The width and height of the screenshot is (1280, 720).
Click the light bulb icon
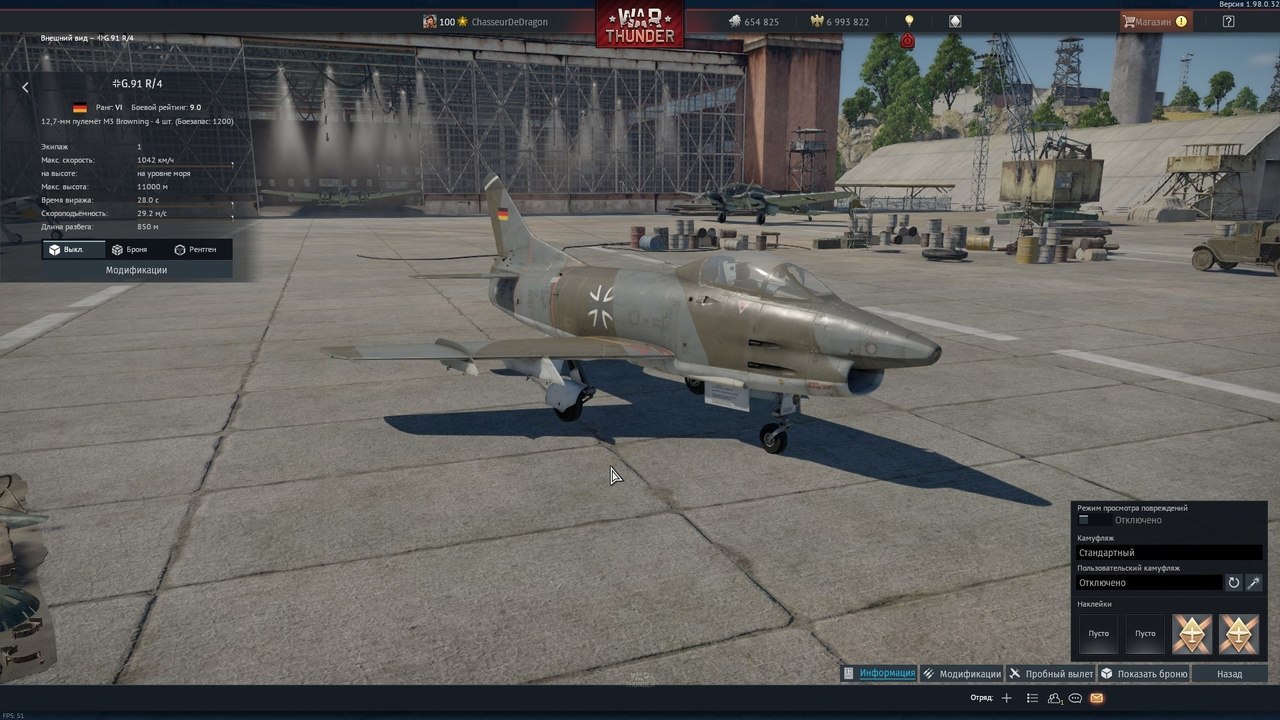point(909,21)
